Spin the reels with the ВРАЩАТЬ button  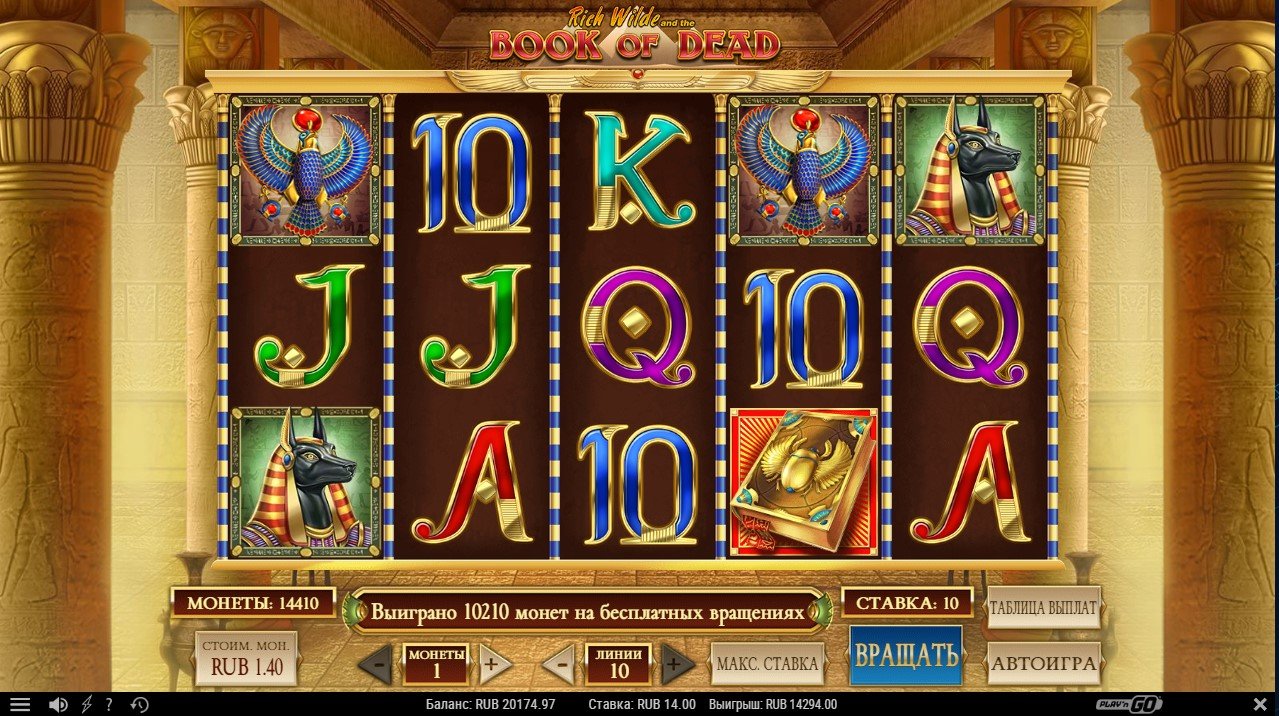(x=906, y=656)
